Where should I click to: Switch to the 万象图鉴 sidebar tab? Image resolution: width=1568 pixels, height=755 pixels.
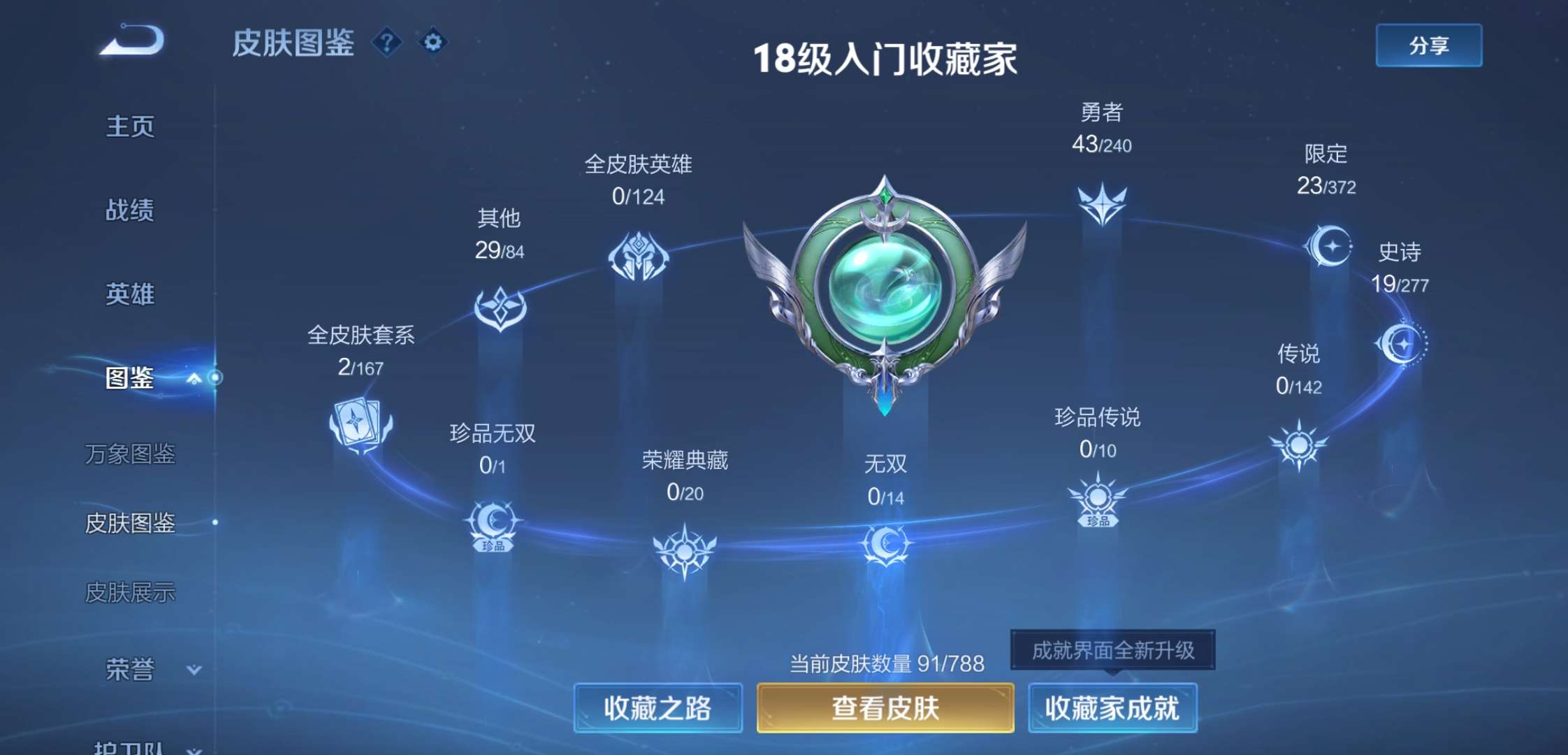point(131,454)
